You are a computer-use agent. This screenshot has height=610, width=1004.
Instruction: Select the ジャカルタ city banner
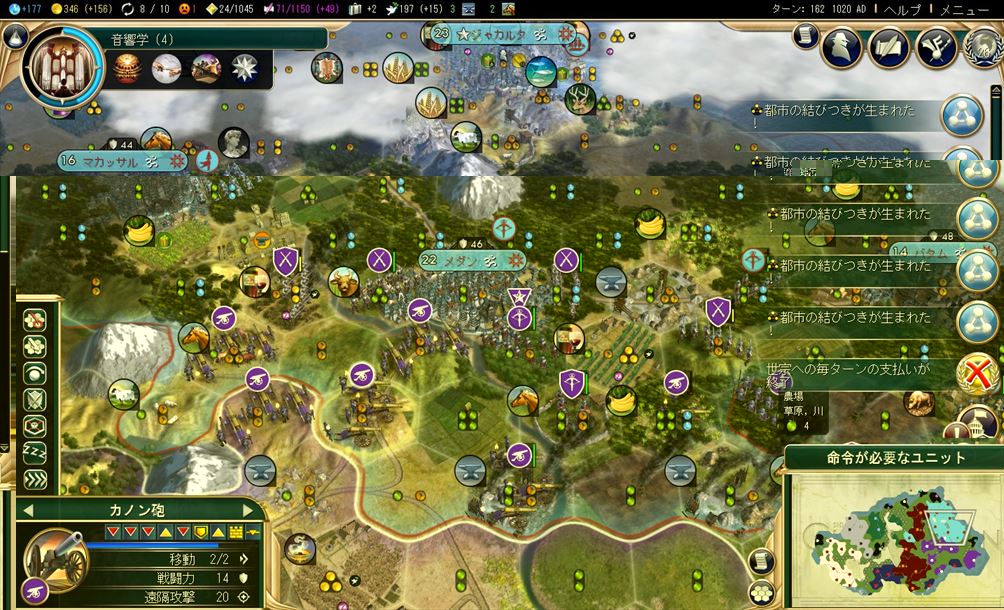(x=497, y=34)
